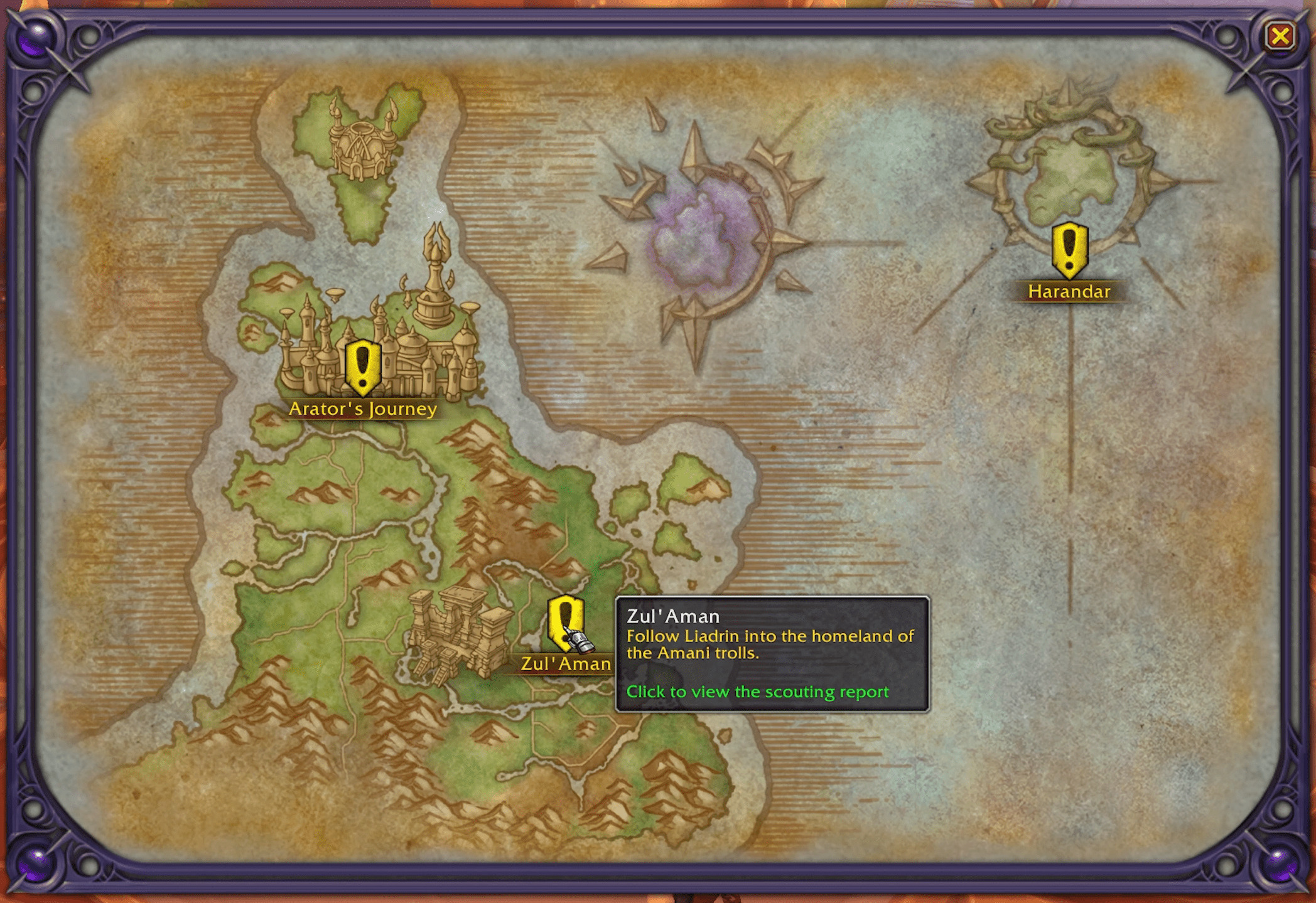Choose the Arator's Journey quest marker
Screen dimensions: 1316x903
362,366
